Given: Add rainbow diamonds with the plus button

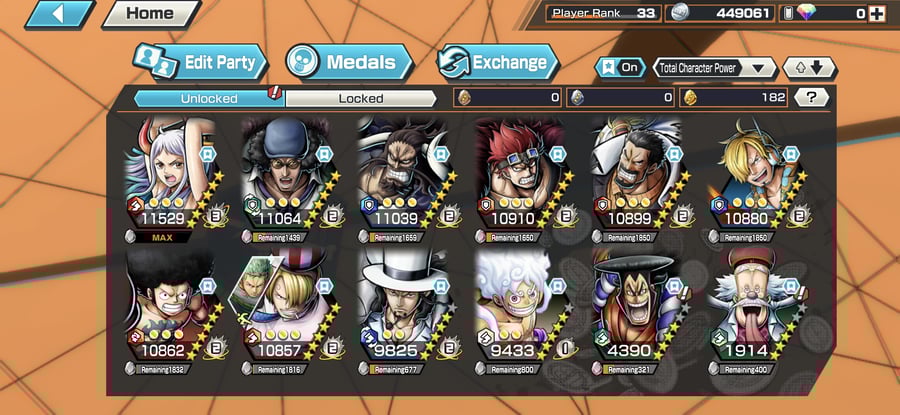Looking at the screenshot, I should 877,14.
